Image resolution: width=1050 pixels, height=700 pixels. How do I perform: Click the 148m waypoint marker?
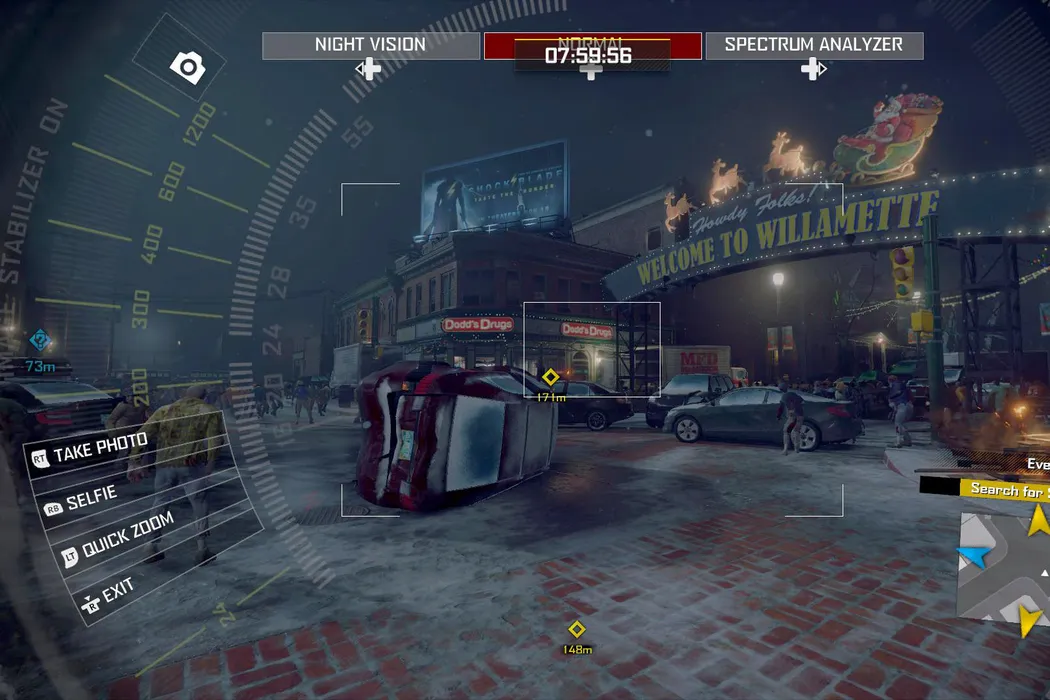tap(576, 629)
